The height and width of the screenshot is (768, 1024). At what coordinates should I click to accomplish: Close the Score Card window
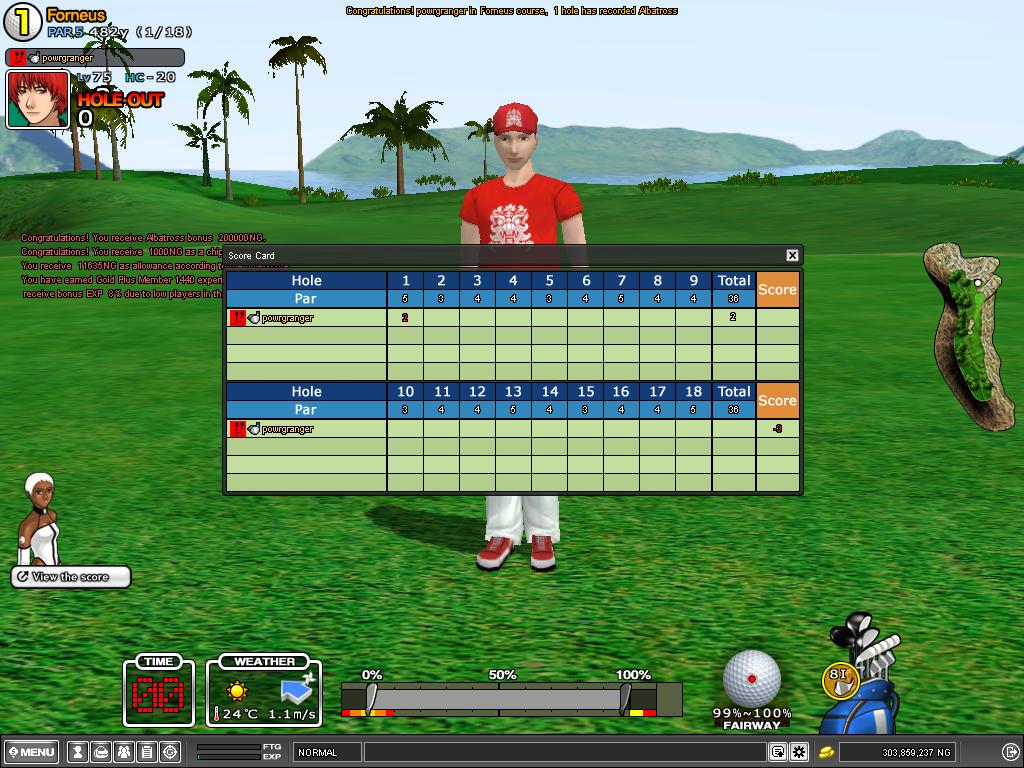point(792,255)
